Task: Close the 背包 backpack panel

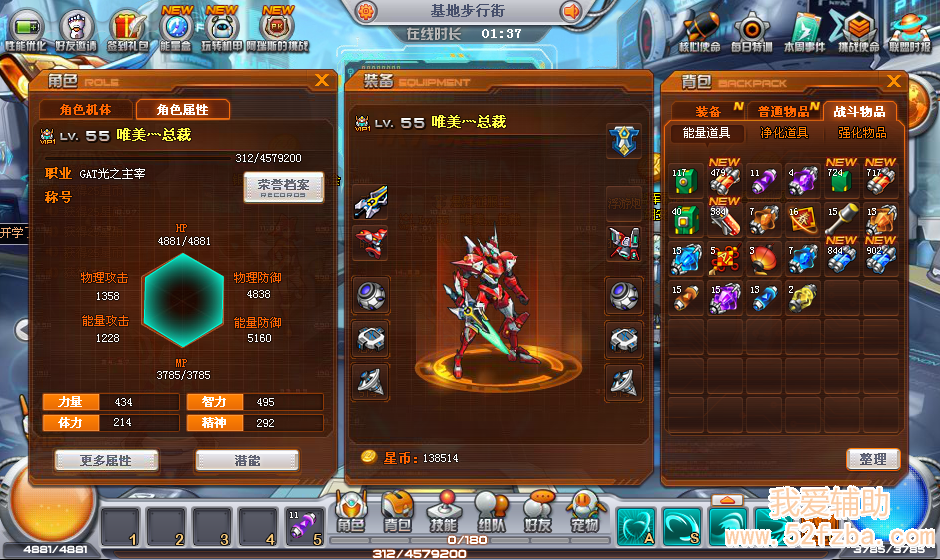Action: (894, 82)
